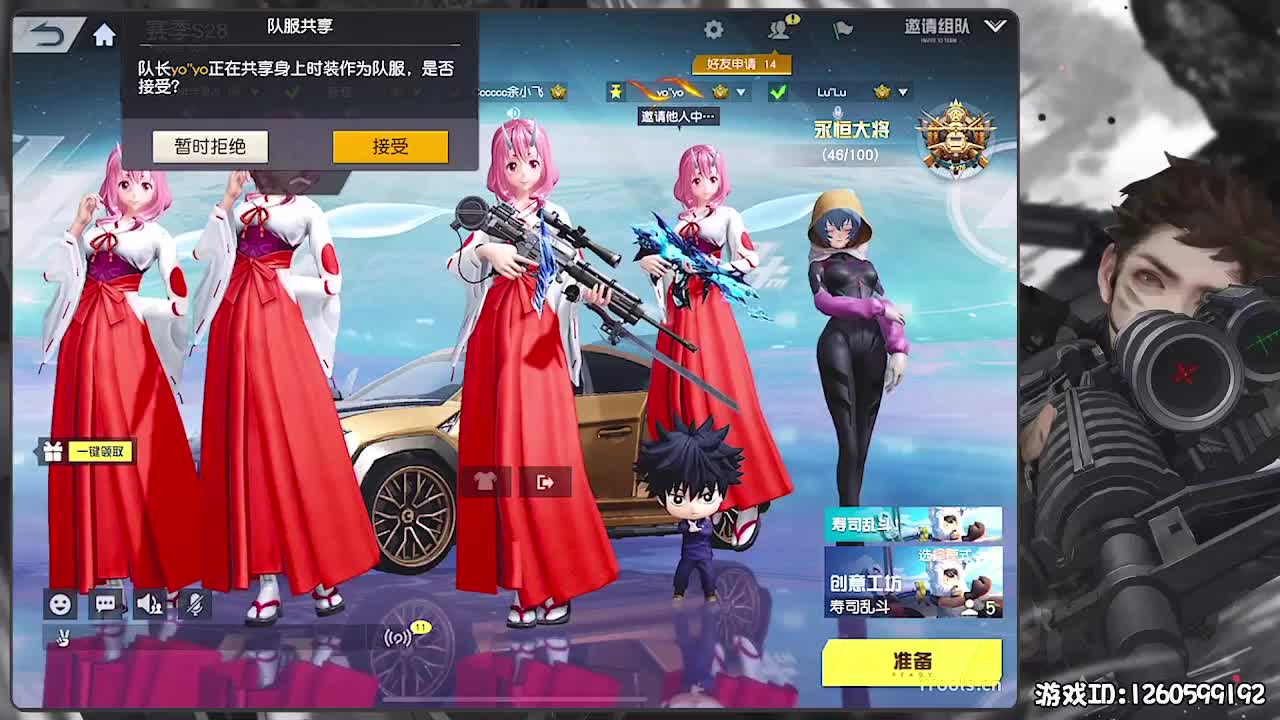Expand the dropdown arrow next to yo"yo
The image size is (1280, 720).
click(x=740, y=91)
